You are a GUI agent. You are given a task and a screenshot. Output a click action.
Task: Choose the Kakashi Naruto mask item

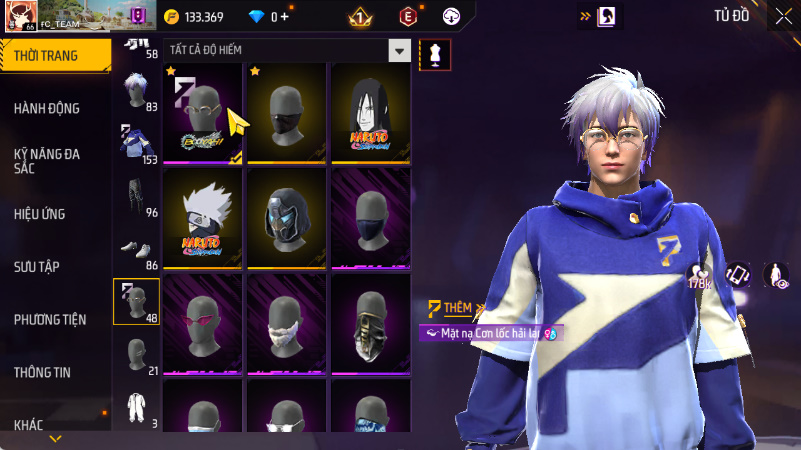[x=203, y=217]
